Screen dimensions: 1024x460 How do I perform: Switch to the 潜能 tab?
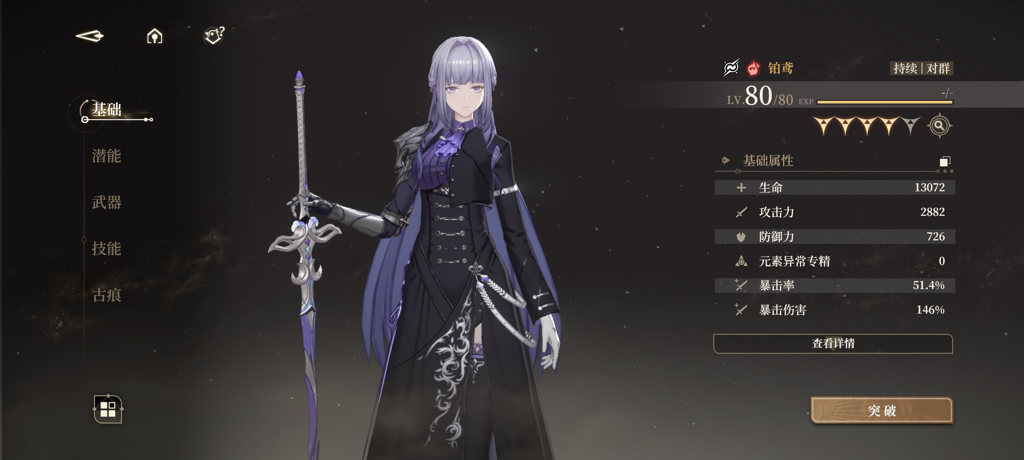[106, 156]
